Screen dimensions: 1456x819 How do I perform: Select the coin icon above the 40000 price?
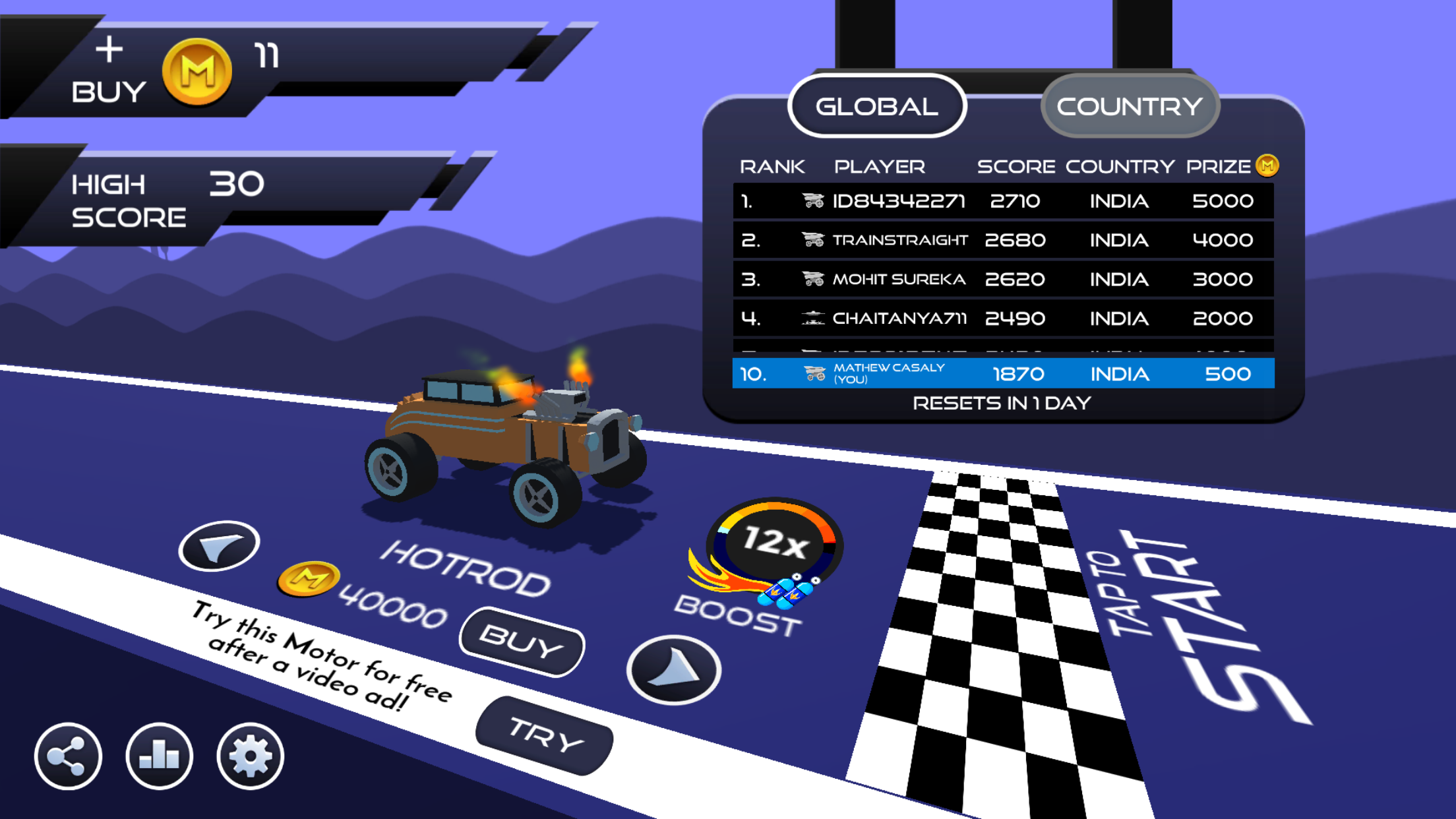click(x=307, y=579)
